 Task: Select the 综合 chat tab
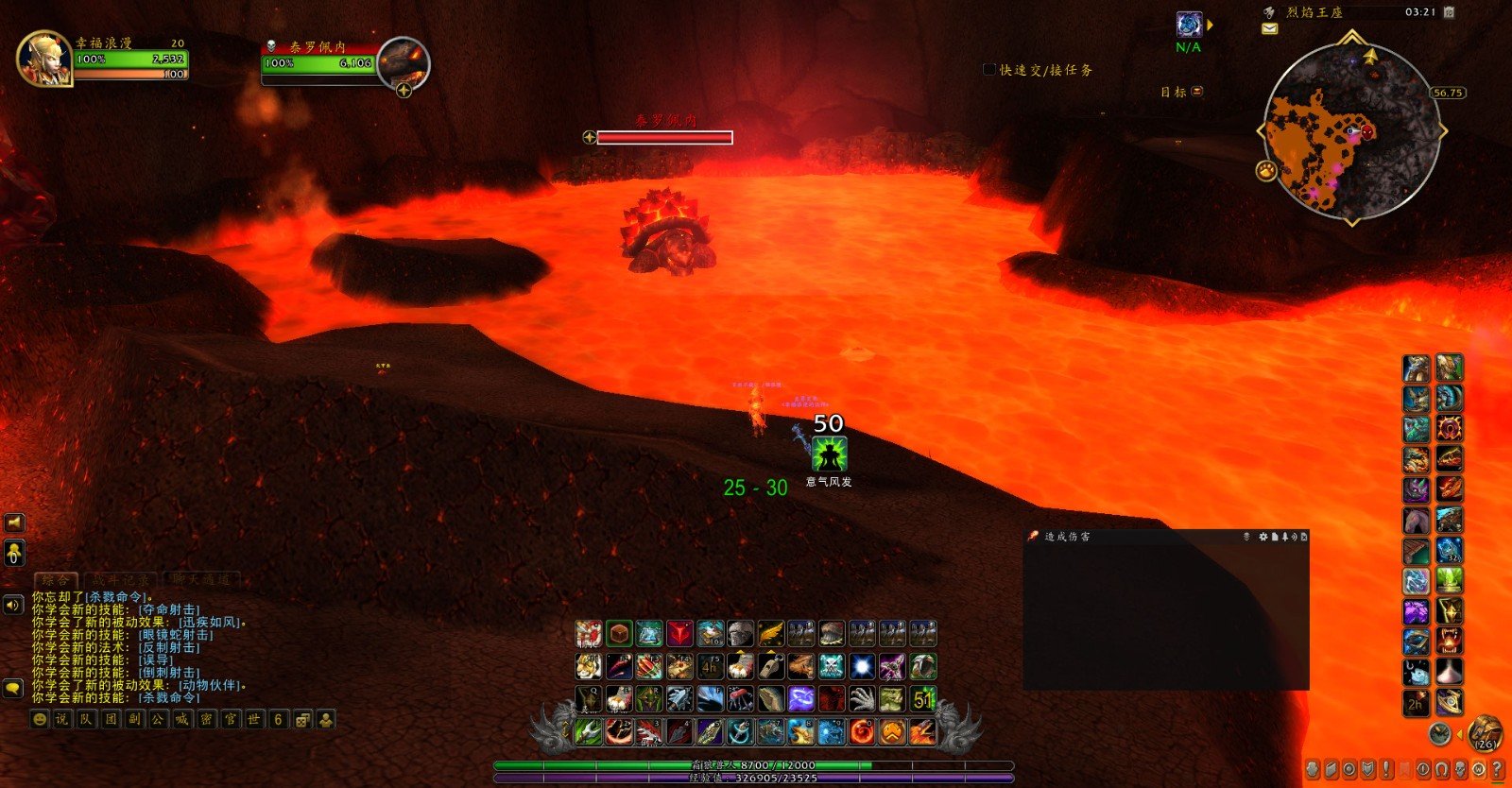56,579
